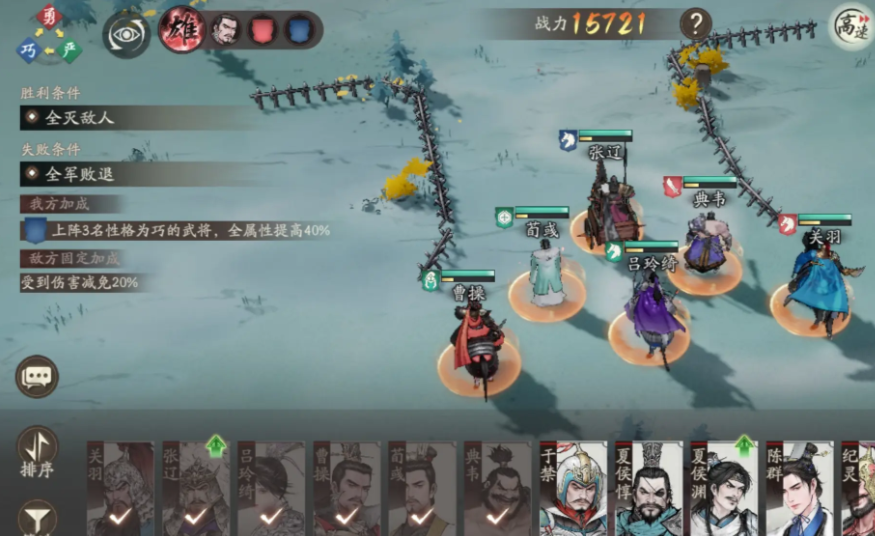Deselect the 关羽 hero card
Image resolution: width=875 pixels, height=536 pixels.
point(120,489)
